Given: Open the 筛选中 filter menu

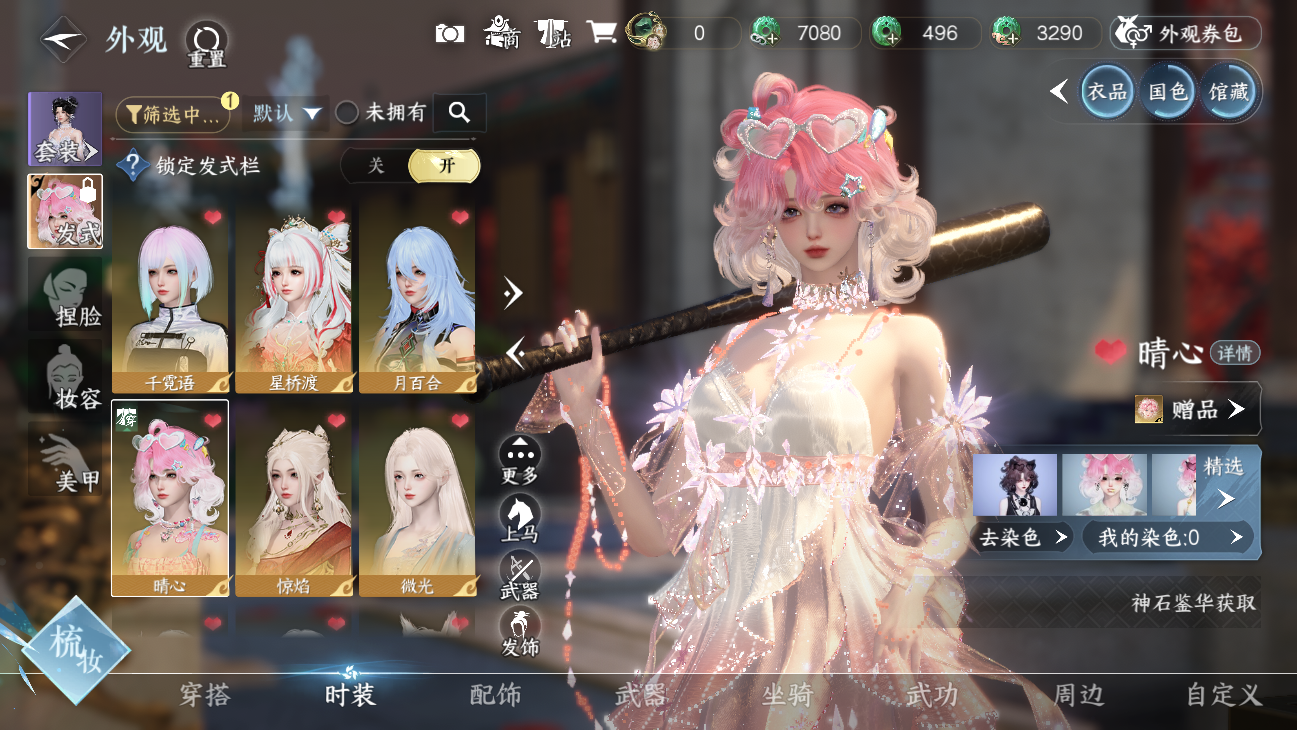Looking at the screenshot, I should 173,114.
